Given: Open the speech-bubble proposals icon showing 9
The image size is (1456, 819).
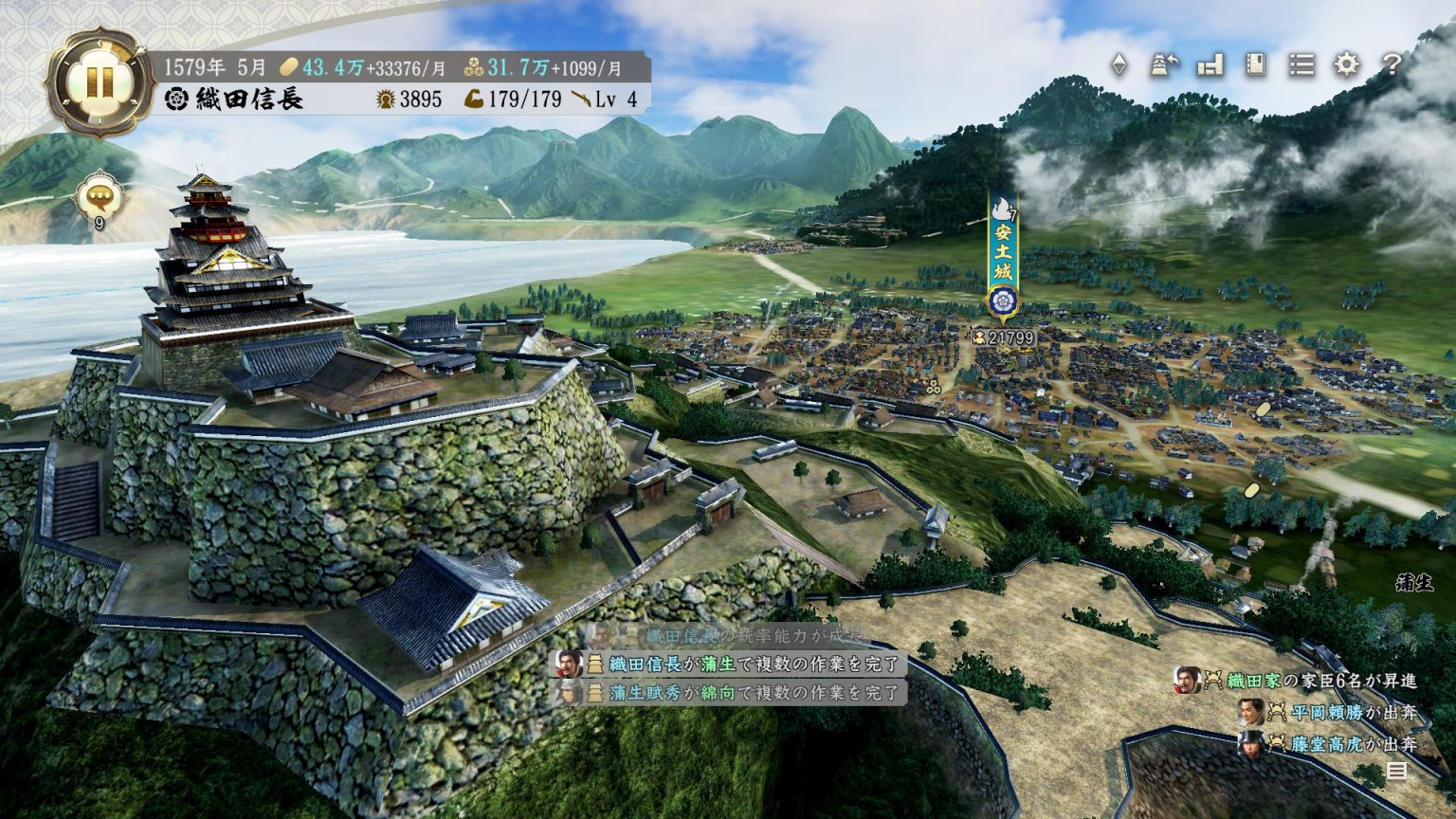Looking at the screenshot, I should (x=100, y=196).
